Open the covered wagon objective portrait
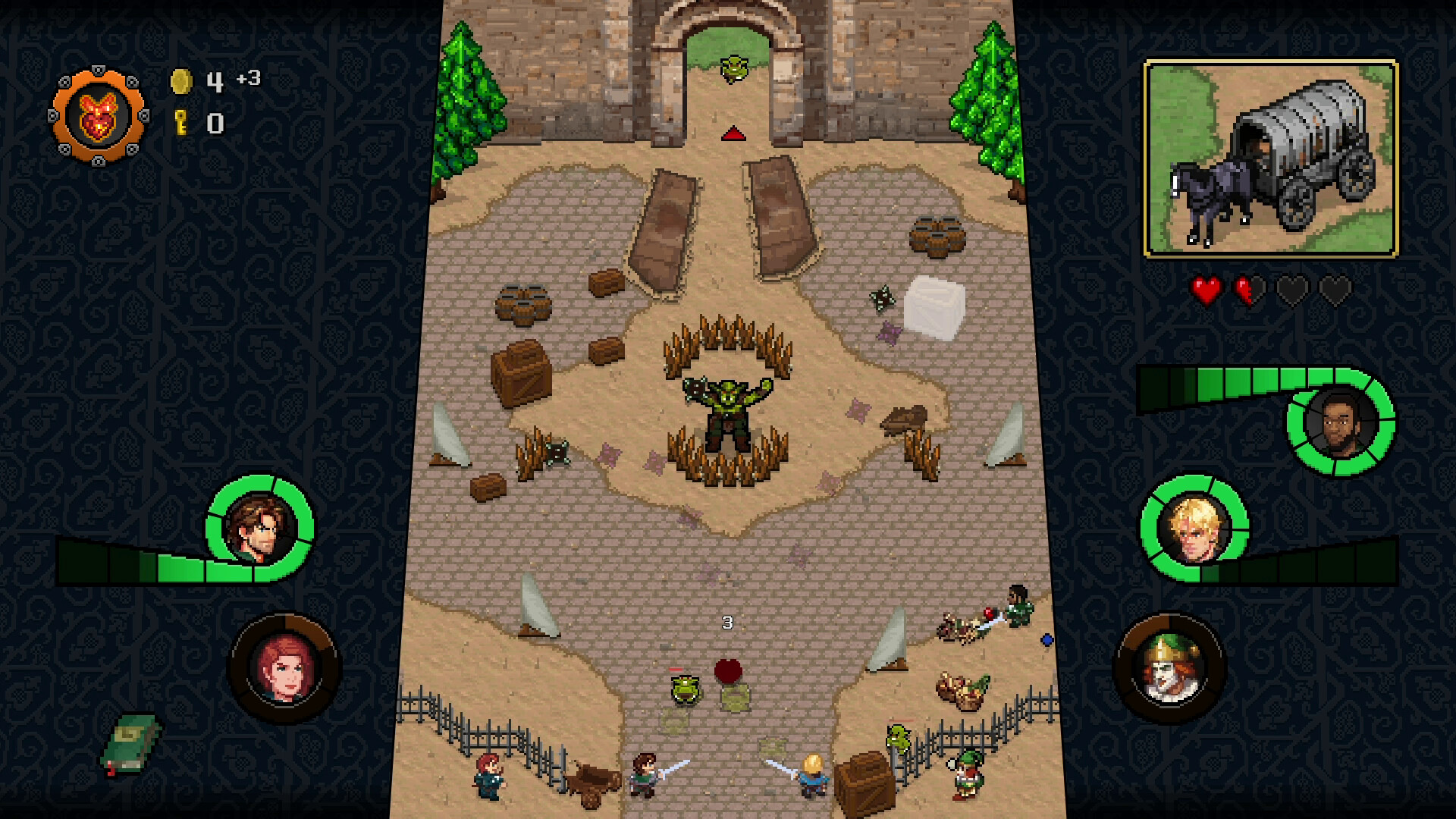The width and height of the screenshot is (1456, 819). coord(1270,155)
